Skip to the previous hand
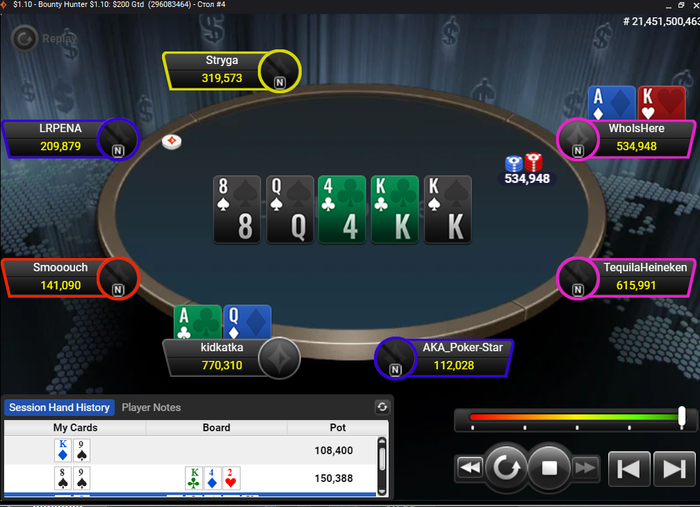The image size is (700, 507). click(629, 467)
